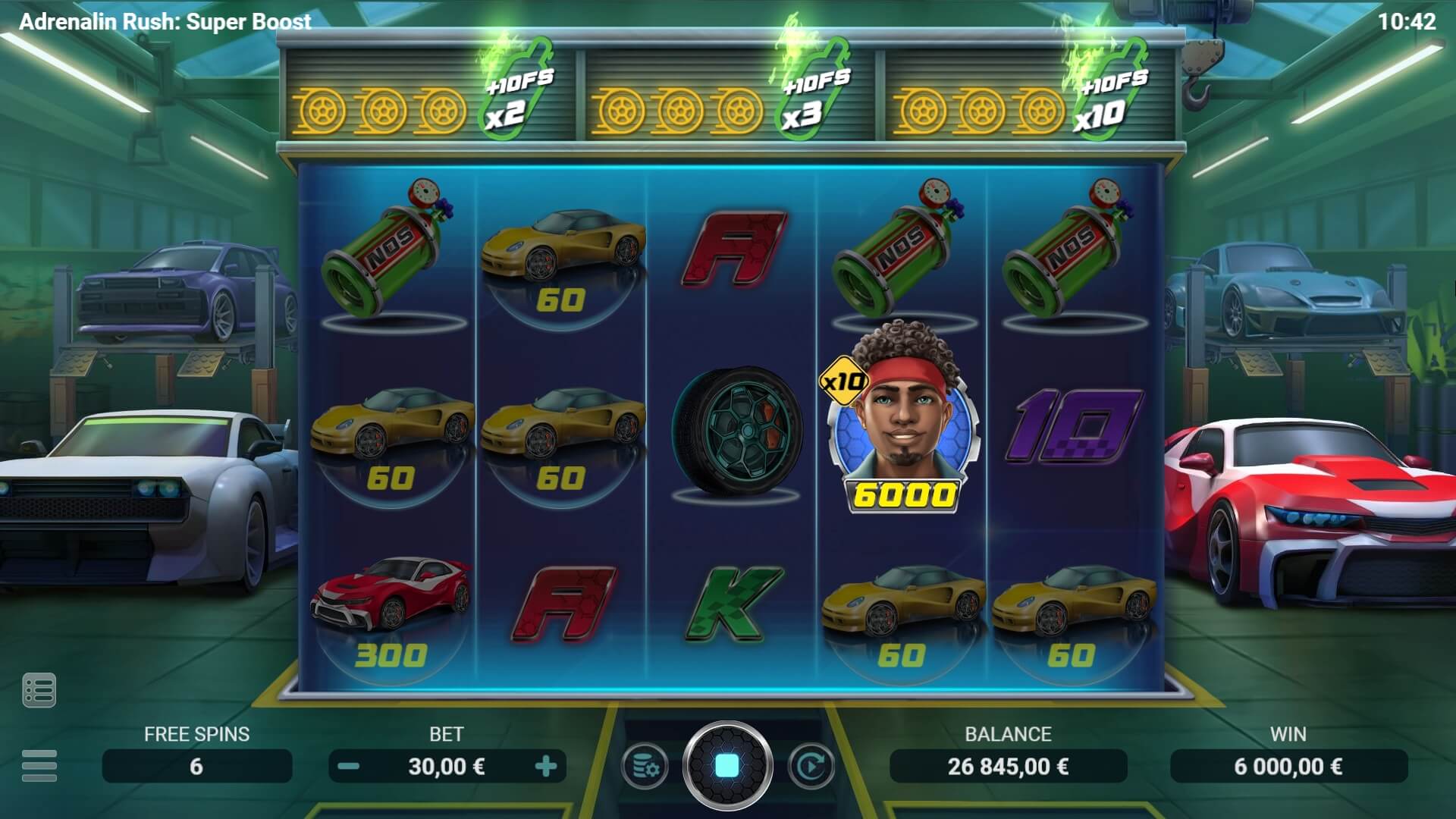Screen dimensions: 1456x819
Task: Stop the spin with the center button
Action: [727, 766]
